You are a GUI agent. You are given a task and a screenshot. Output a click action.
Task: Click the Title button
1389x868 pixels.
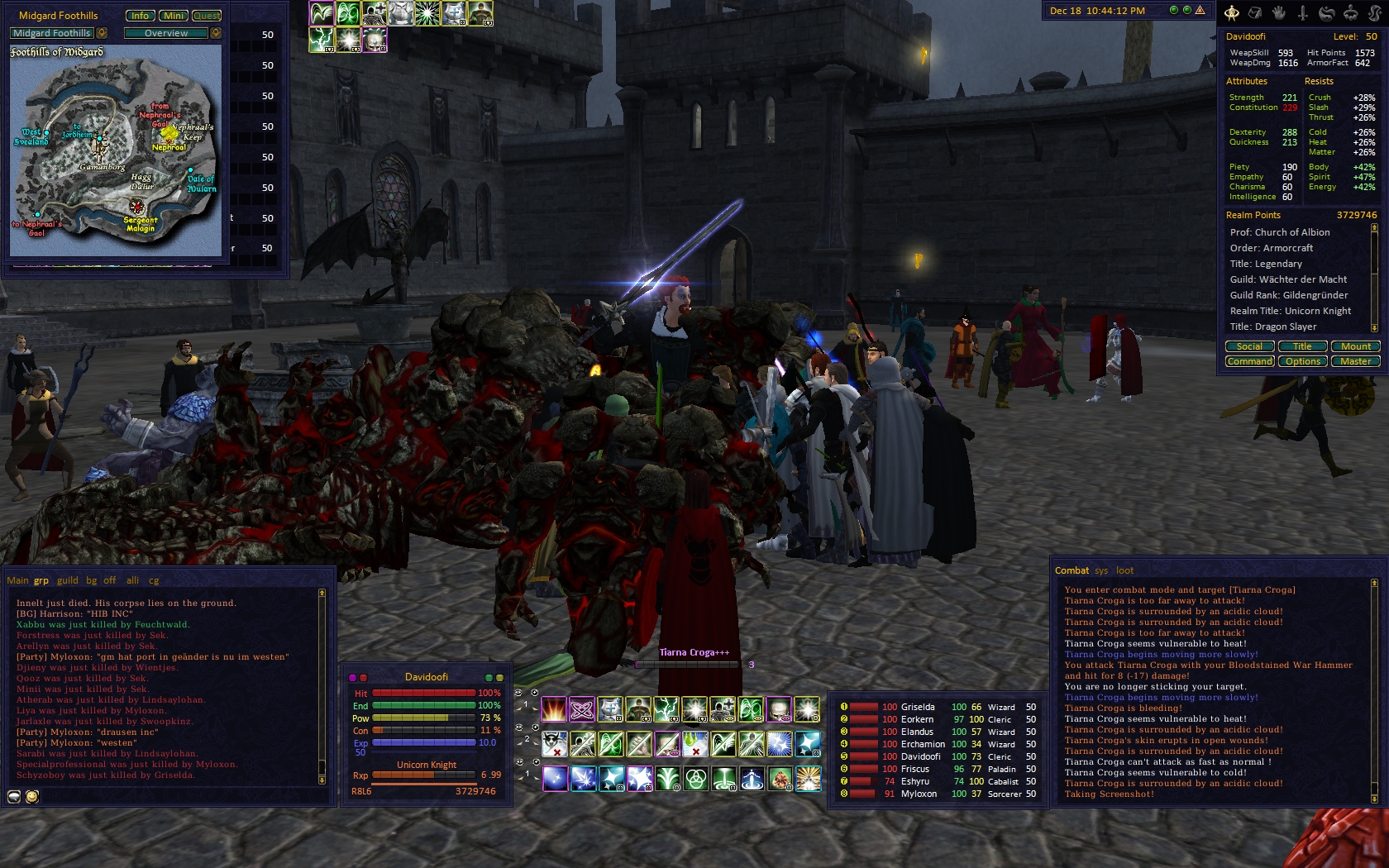tap(1302, 346)
